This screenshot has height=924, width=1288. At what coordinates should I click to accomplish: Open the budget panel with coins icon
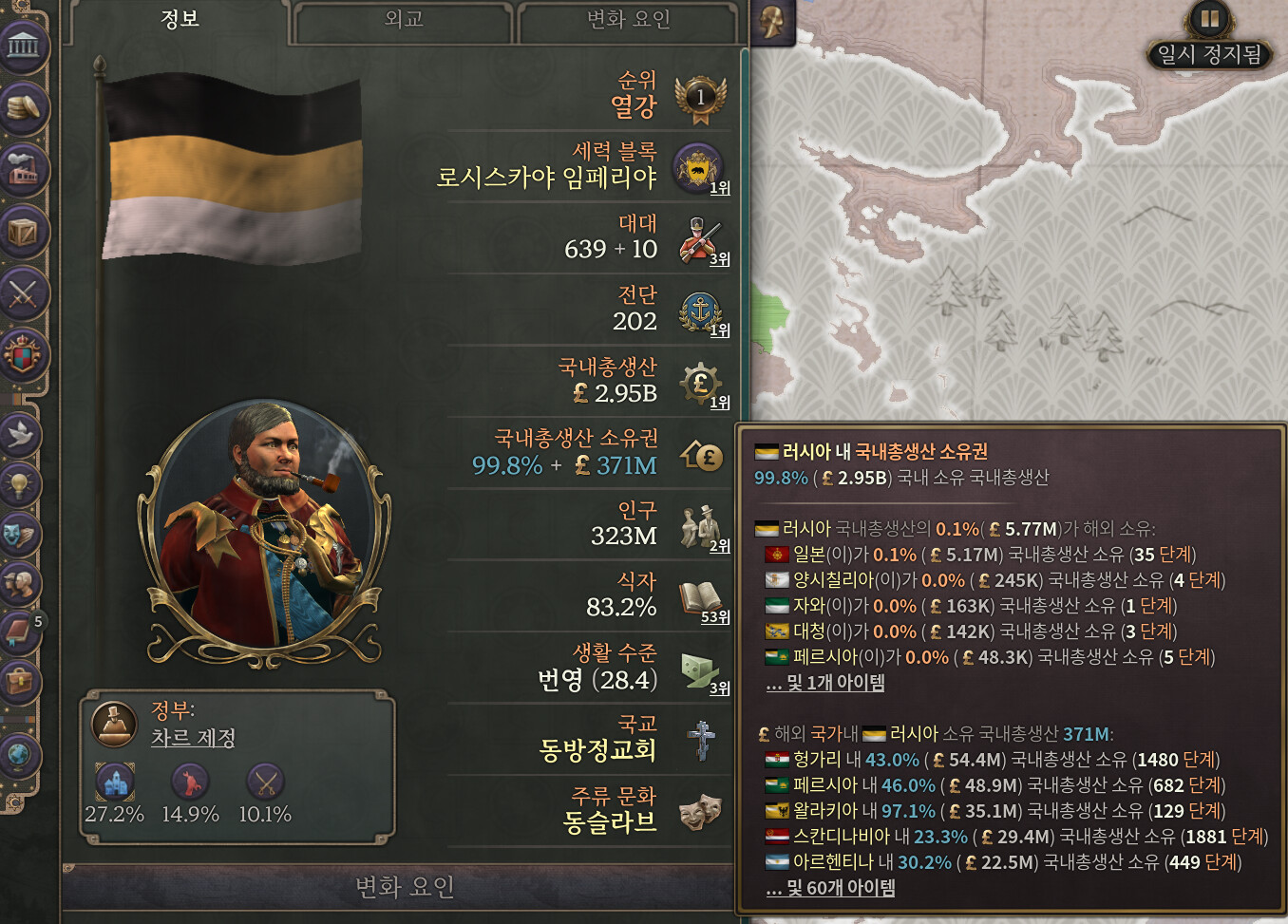click(23, 107)
